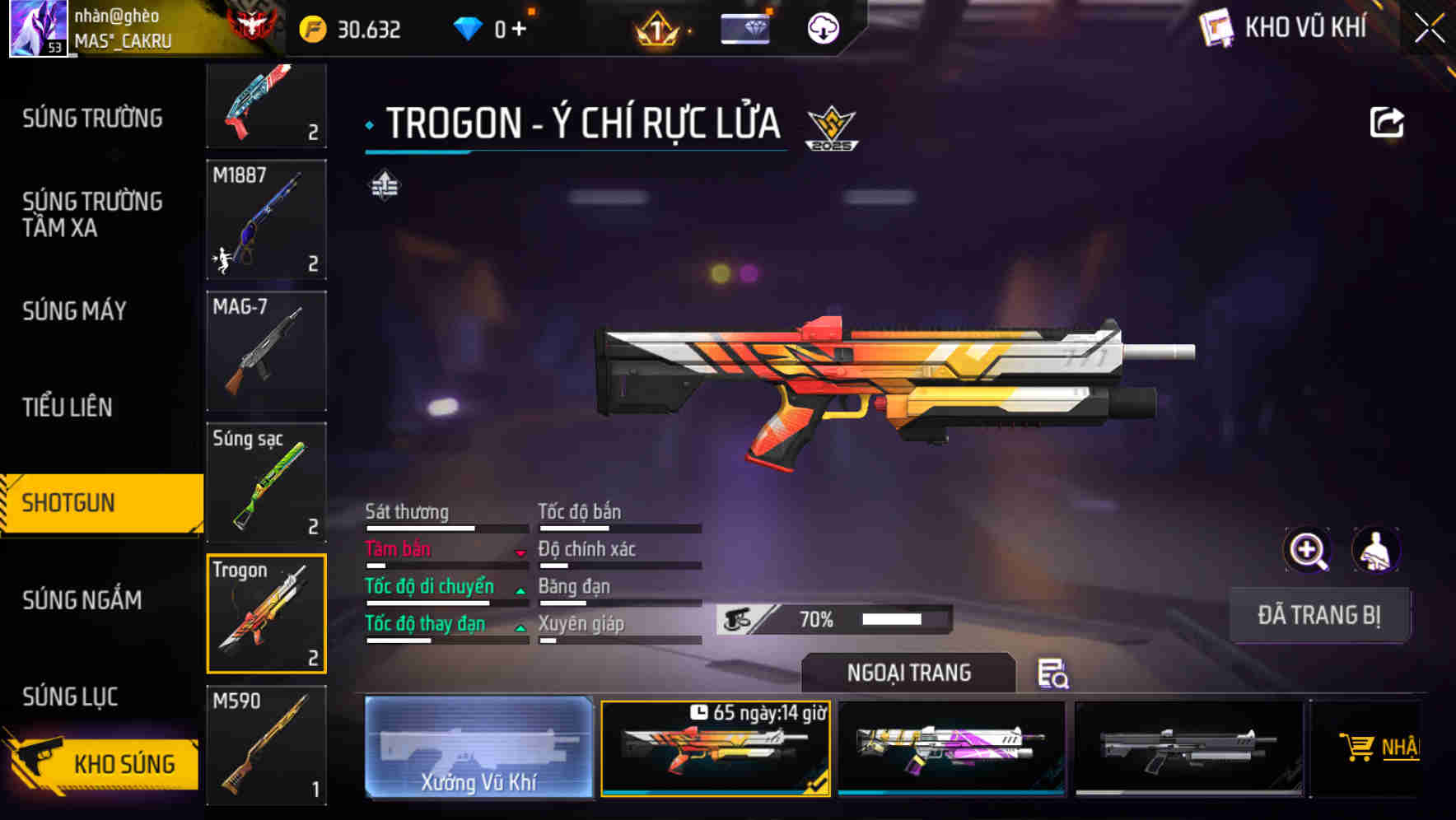Select the purple Trogon skin thumbnail
The width and height of the screenshot is (1456, 820).
[x=951, y=747]
